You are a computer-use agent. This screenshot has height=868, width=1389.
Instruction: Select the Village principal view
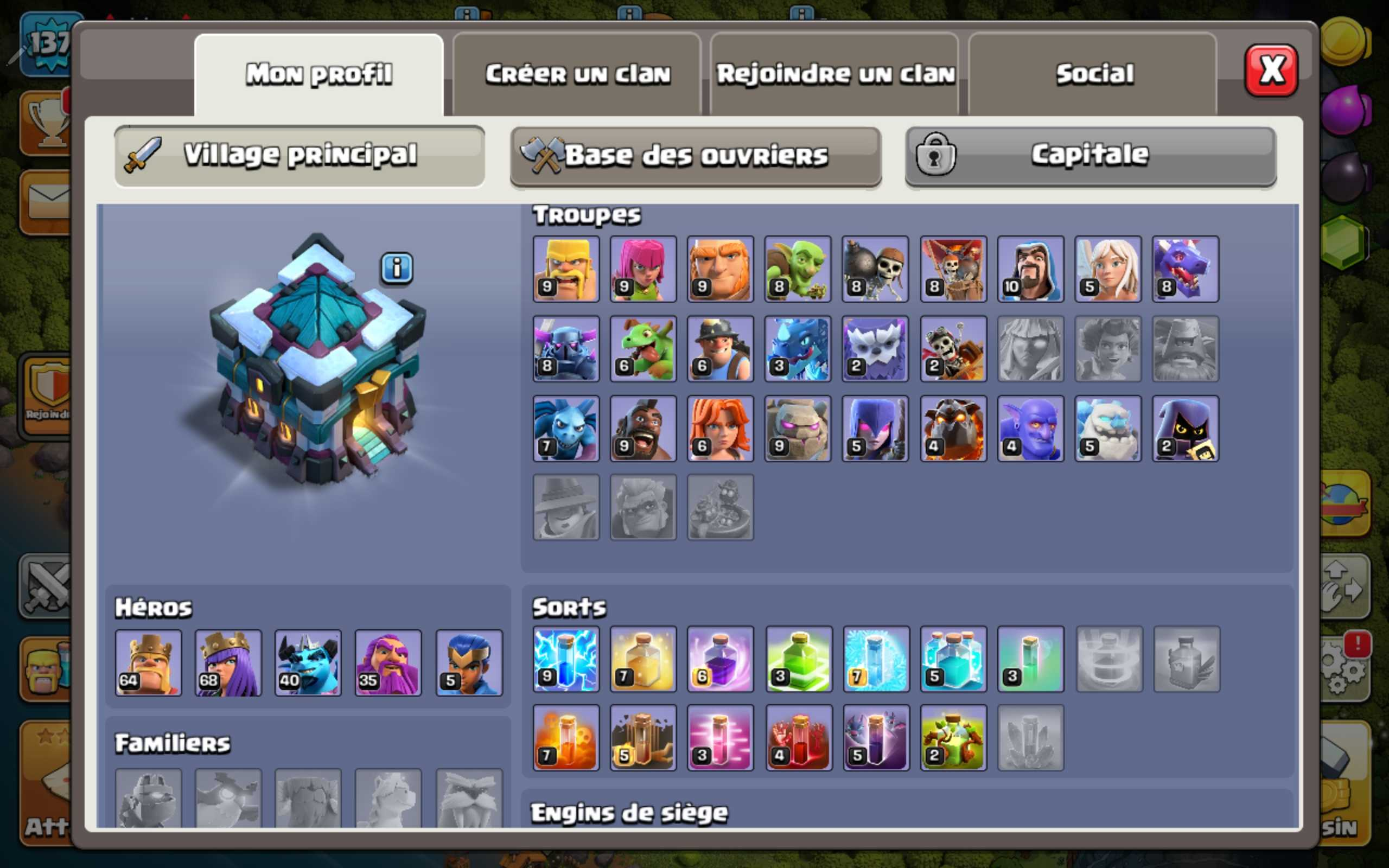coord(298,154)
